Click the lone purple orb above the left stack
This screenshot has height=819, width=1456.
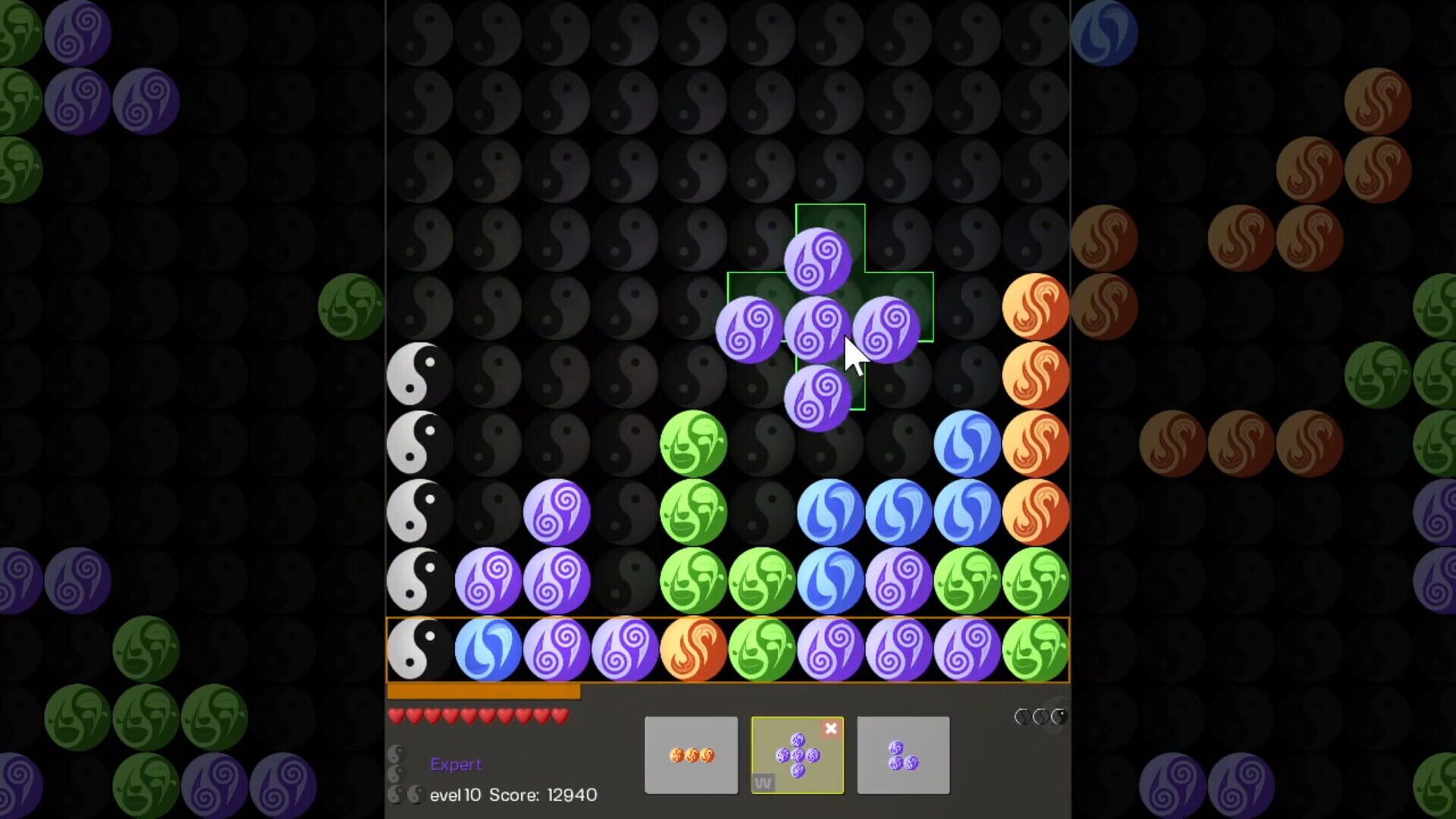point(557,512)
